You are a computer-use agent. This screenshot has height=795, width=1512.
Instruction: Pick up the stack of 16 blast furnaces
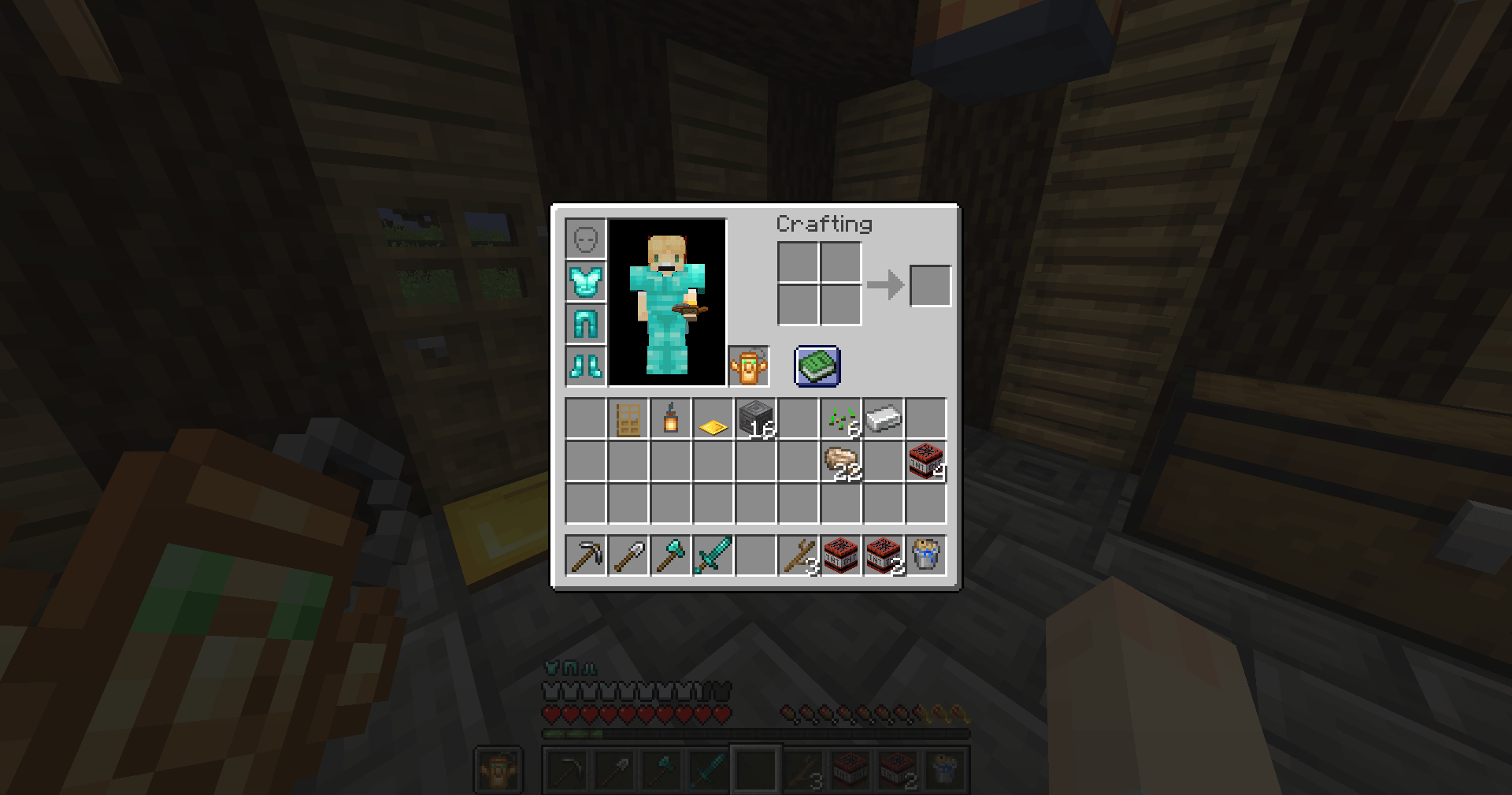756,418
